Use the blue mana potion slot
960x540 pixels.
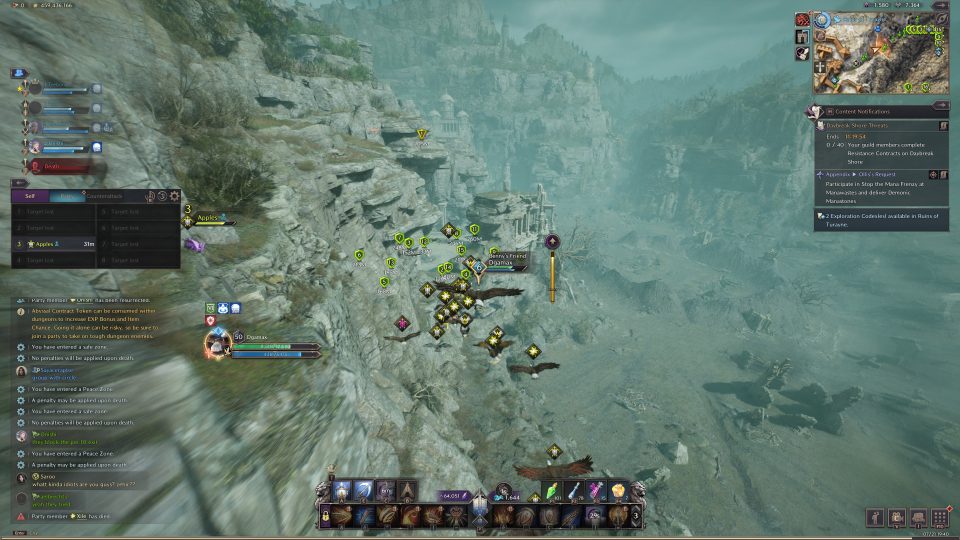coord(575,491)
